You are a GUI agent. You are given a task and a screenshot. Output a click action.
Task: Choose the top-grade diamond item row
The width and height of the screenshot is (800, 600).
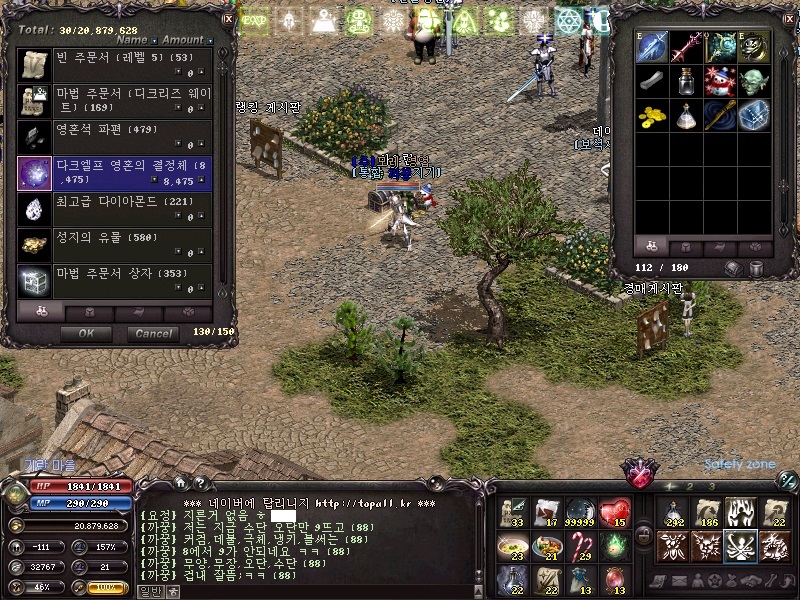[116, 209]
